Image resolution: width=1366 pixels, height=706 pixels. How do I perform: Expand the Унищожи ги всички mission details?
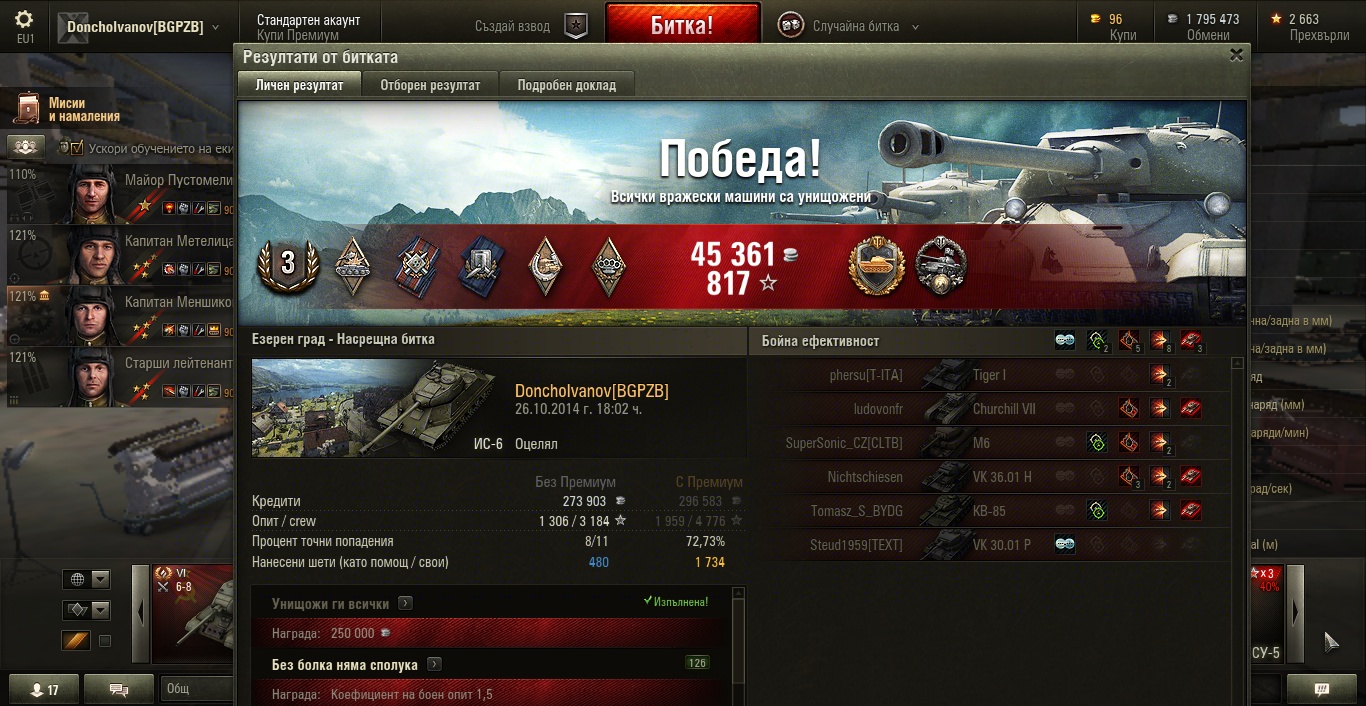point(405,603)
